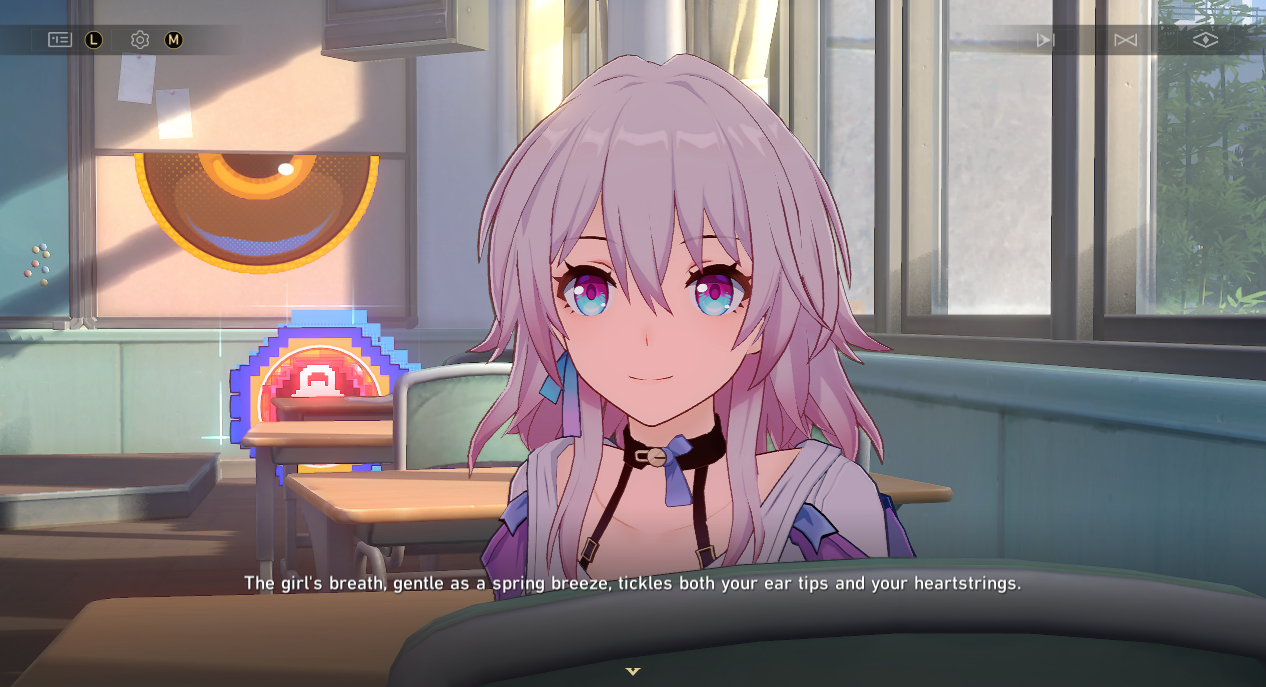Screen dimensions: 1266x687
Task: Toggle auto-play with the play icon
Action: coord(1045,40)
